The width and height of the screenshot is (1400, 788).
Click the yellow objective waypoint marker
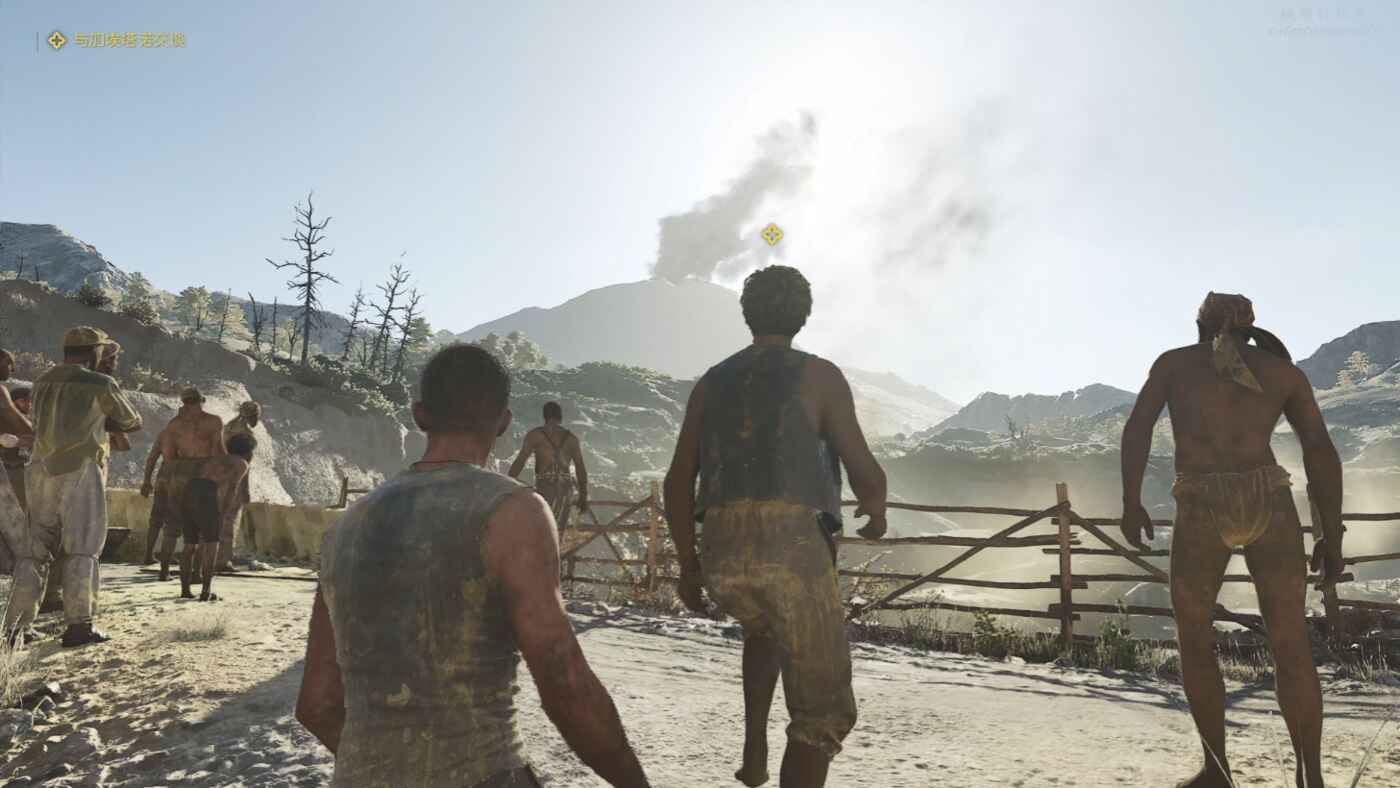771,234
